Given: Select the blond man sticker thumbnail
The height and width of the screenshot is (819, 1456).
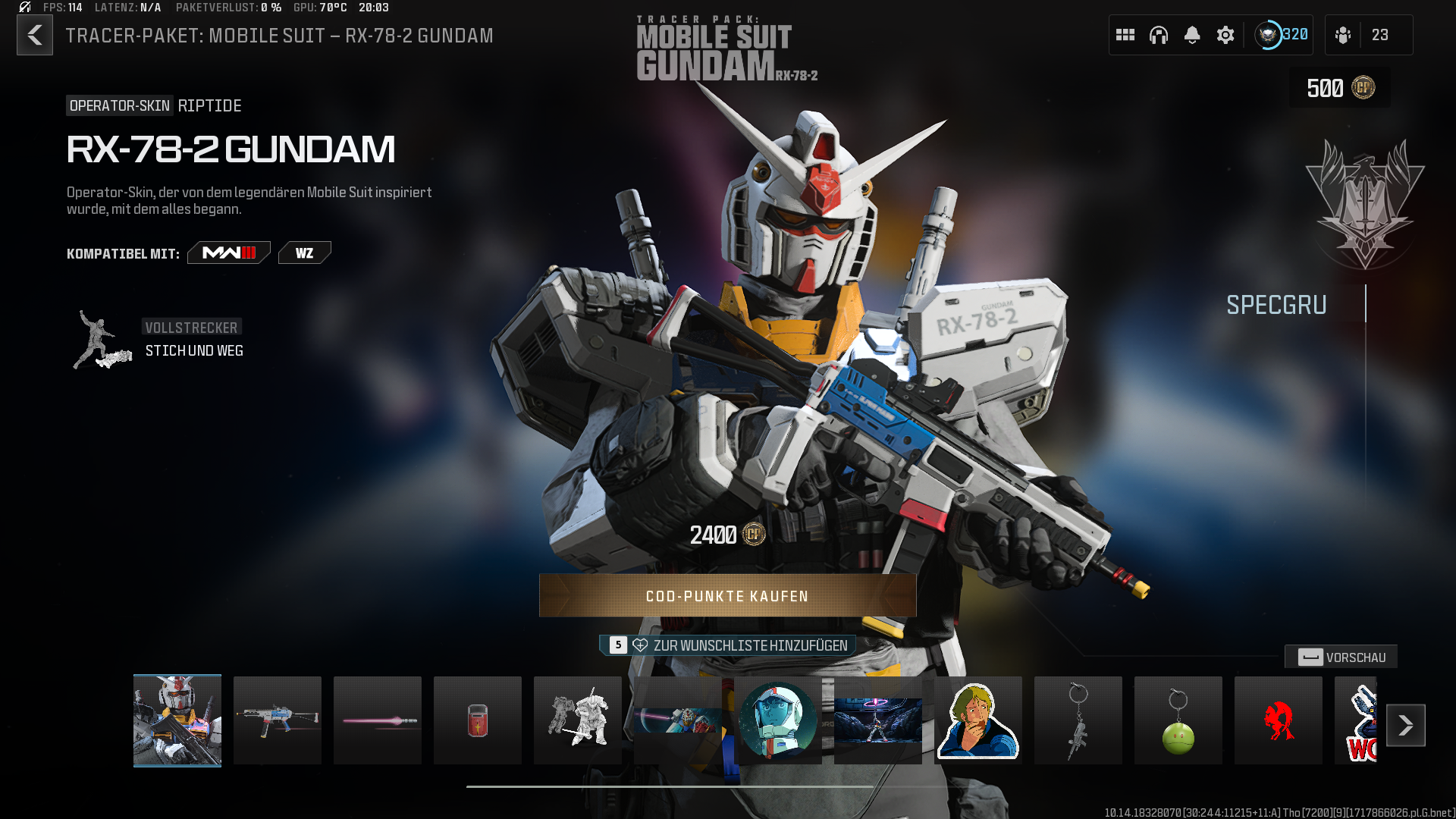Looking at the screenshot, I should pos(978,720).
